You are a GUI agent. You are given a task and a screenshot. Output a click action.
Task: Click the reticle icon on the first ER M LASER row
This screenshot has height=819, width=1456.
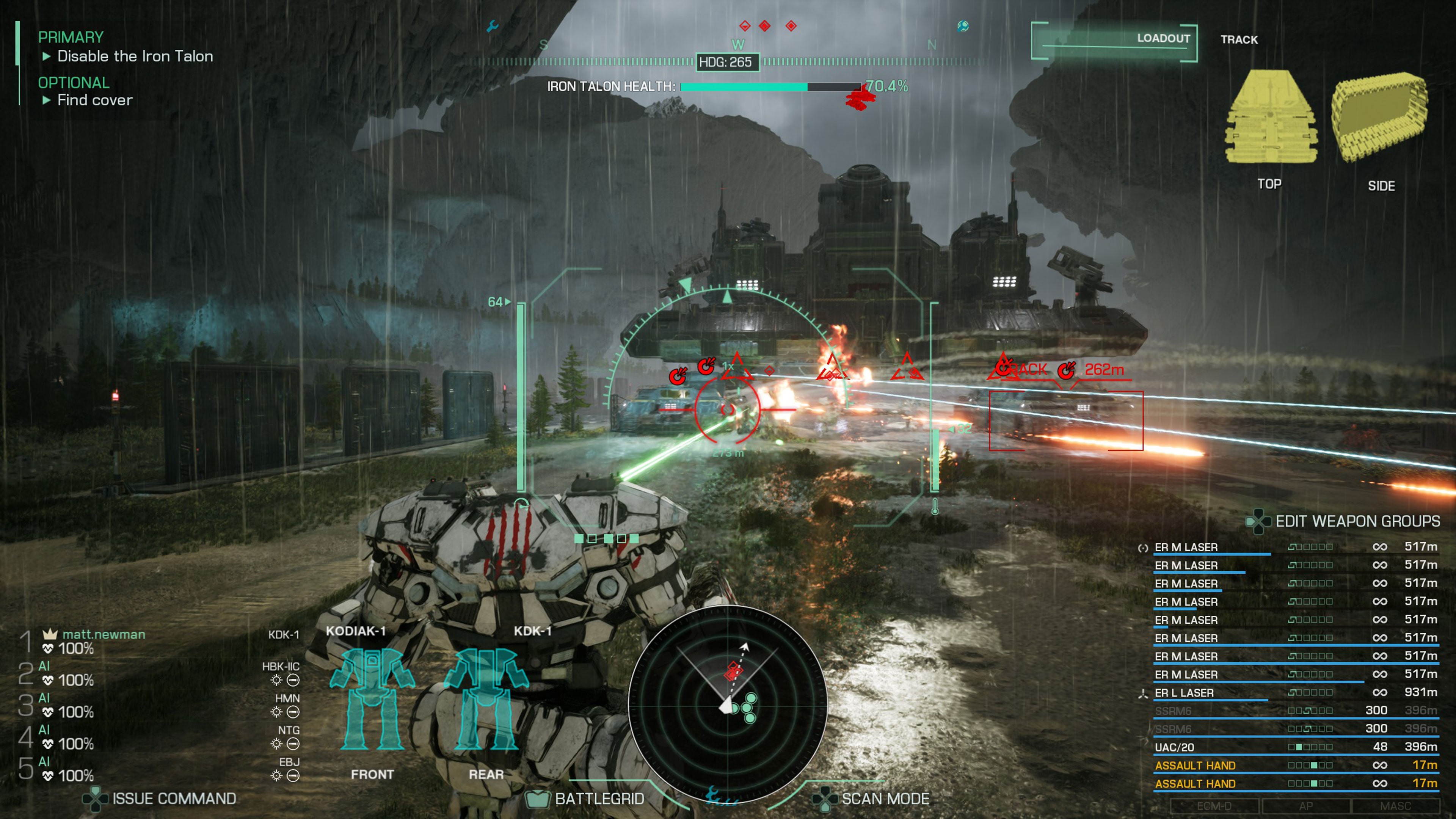[1144, 548]
